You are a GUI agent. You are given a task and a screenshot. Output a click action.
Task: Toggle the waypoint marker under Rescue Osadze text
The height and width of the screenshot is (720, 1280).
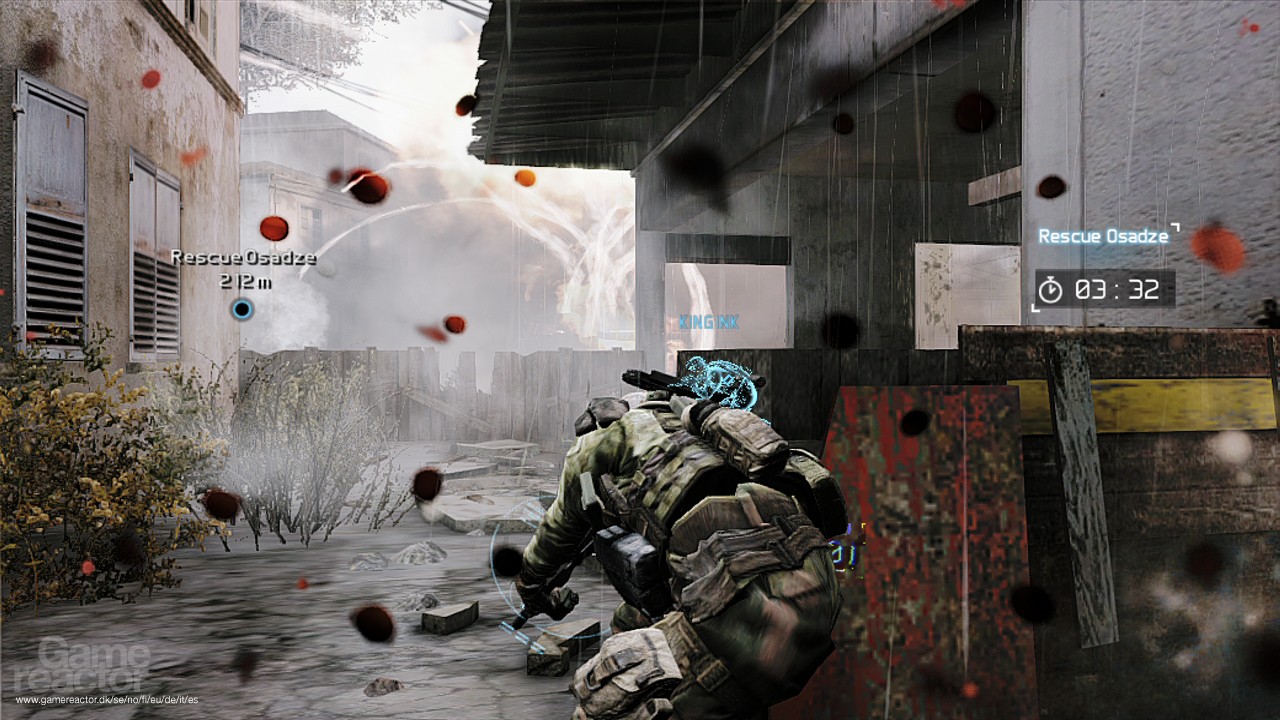240,310
